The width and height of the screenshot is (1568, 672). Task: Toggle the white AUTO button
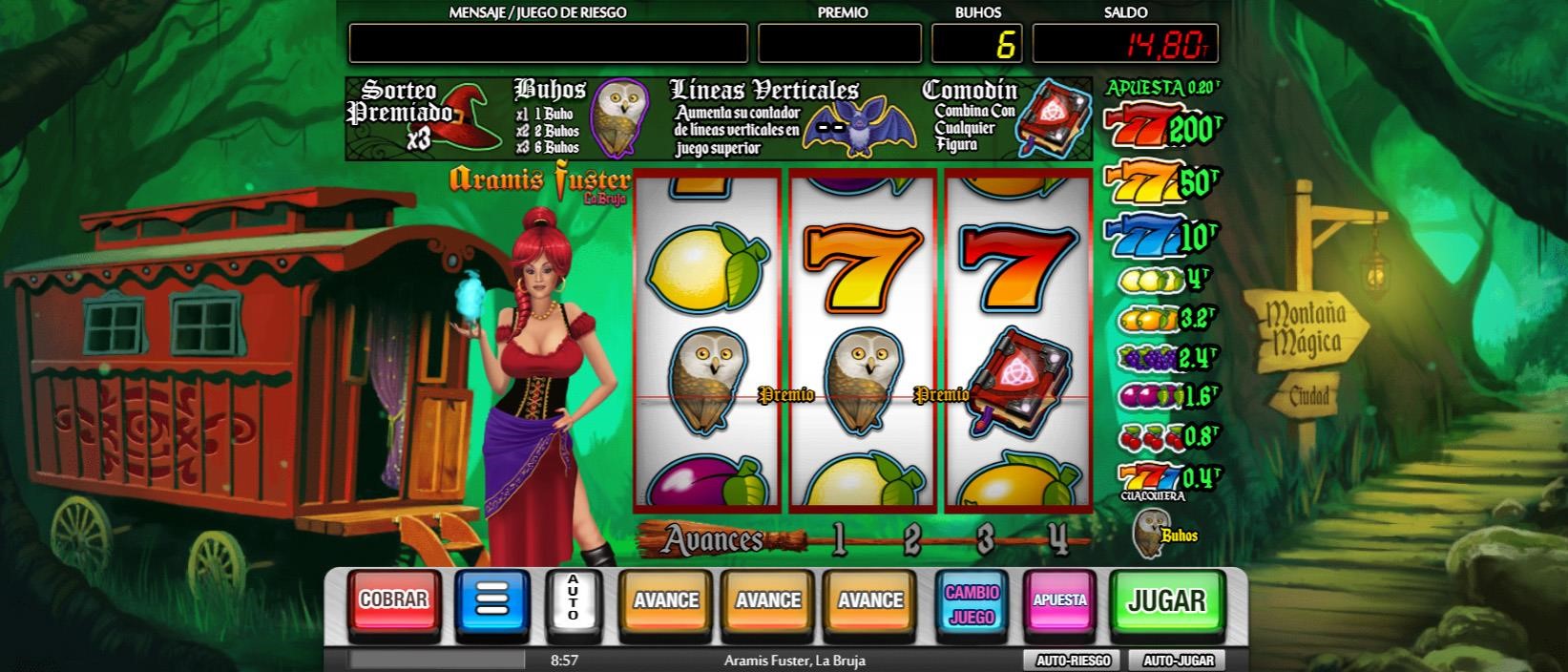click(x=573, y=602)
